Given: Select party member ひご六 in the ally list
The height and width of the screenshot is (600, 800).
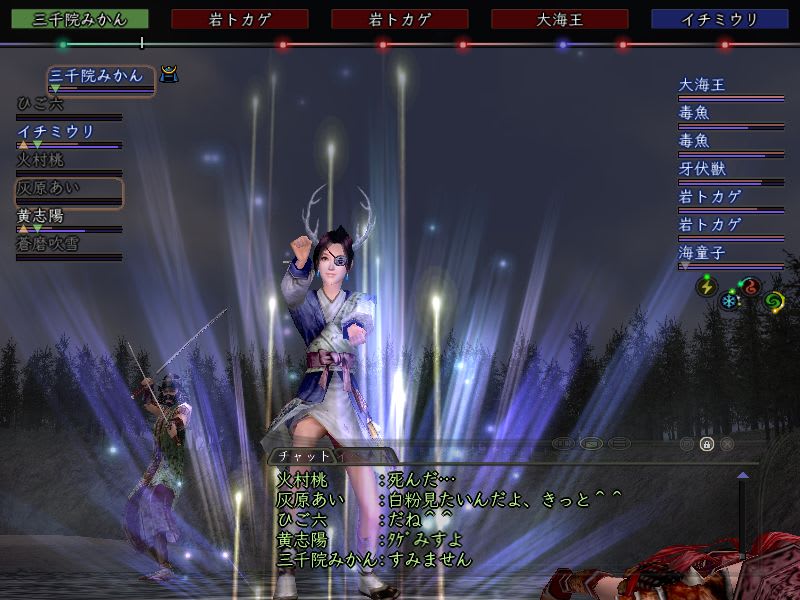Looking at the screenshot, I should tap(42, 103).
